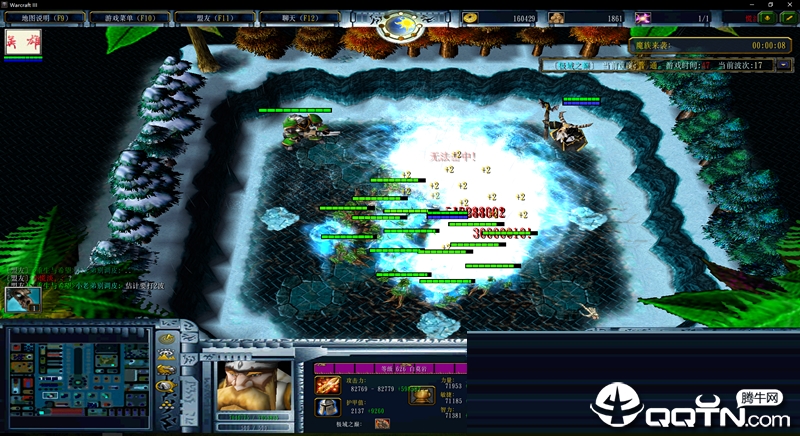Click the attack damage sword icon
Screen dimensions: 800x436
tap(327, 383)
